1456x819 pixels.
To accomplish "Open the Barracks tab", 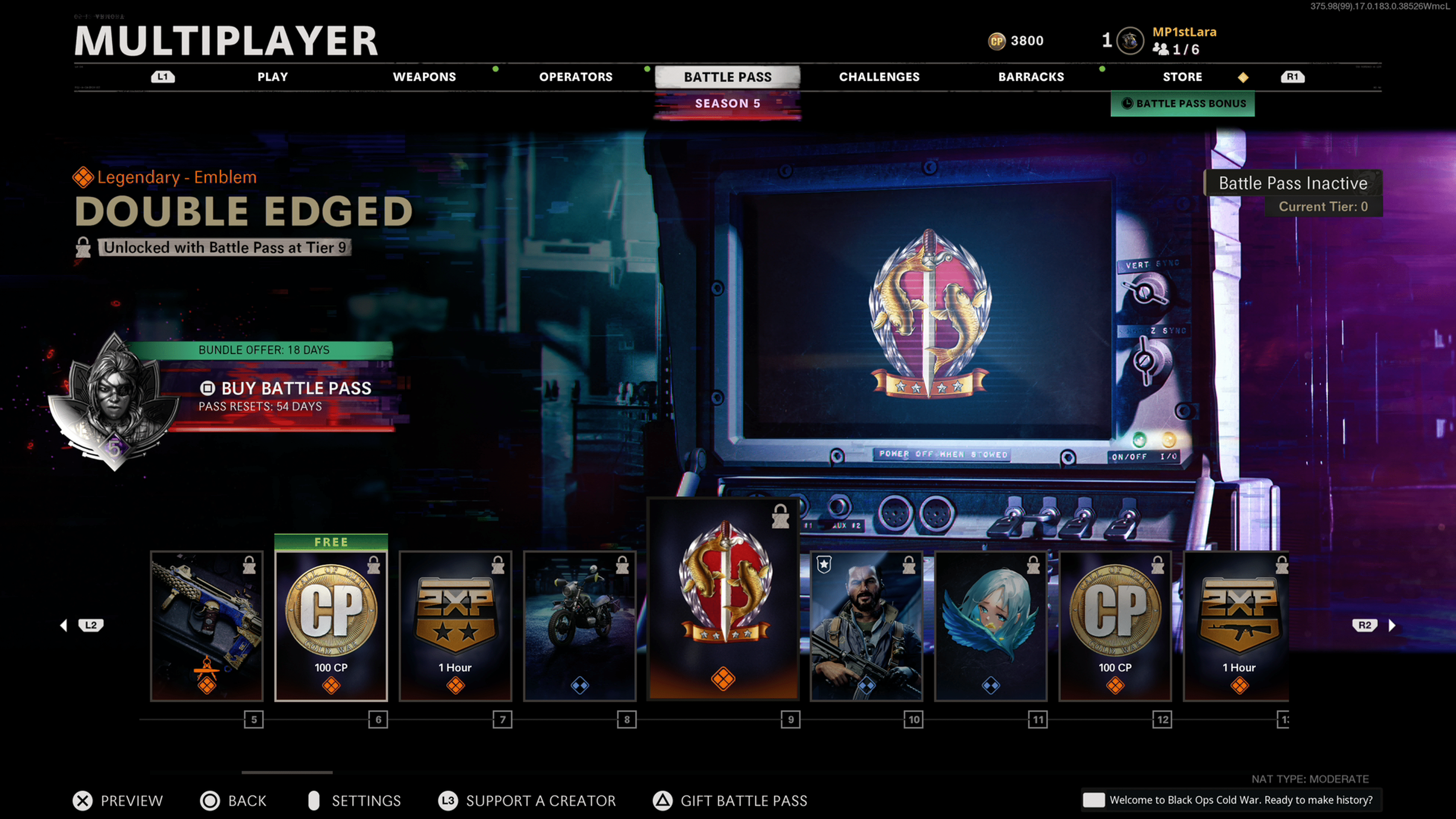I will [x=1031, y=77].
